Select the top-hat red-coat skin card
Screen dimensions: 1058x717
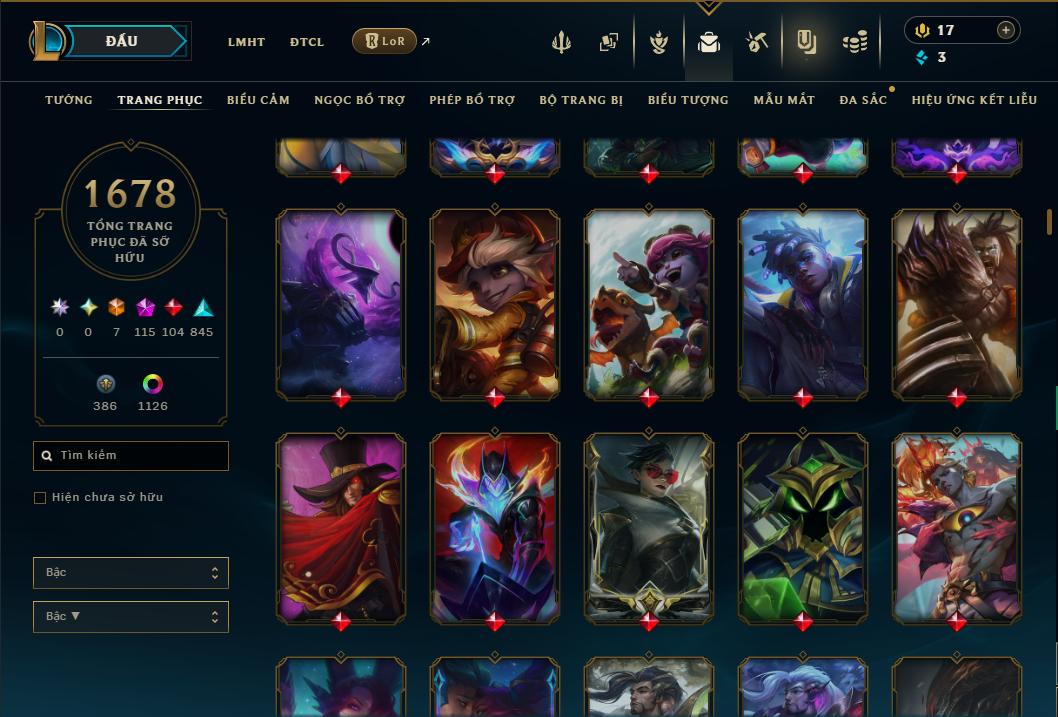[341, 527]
